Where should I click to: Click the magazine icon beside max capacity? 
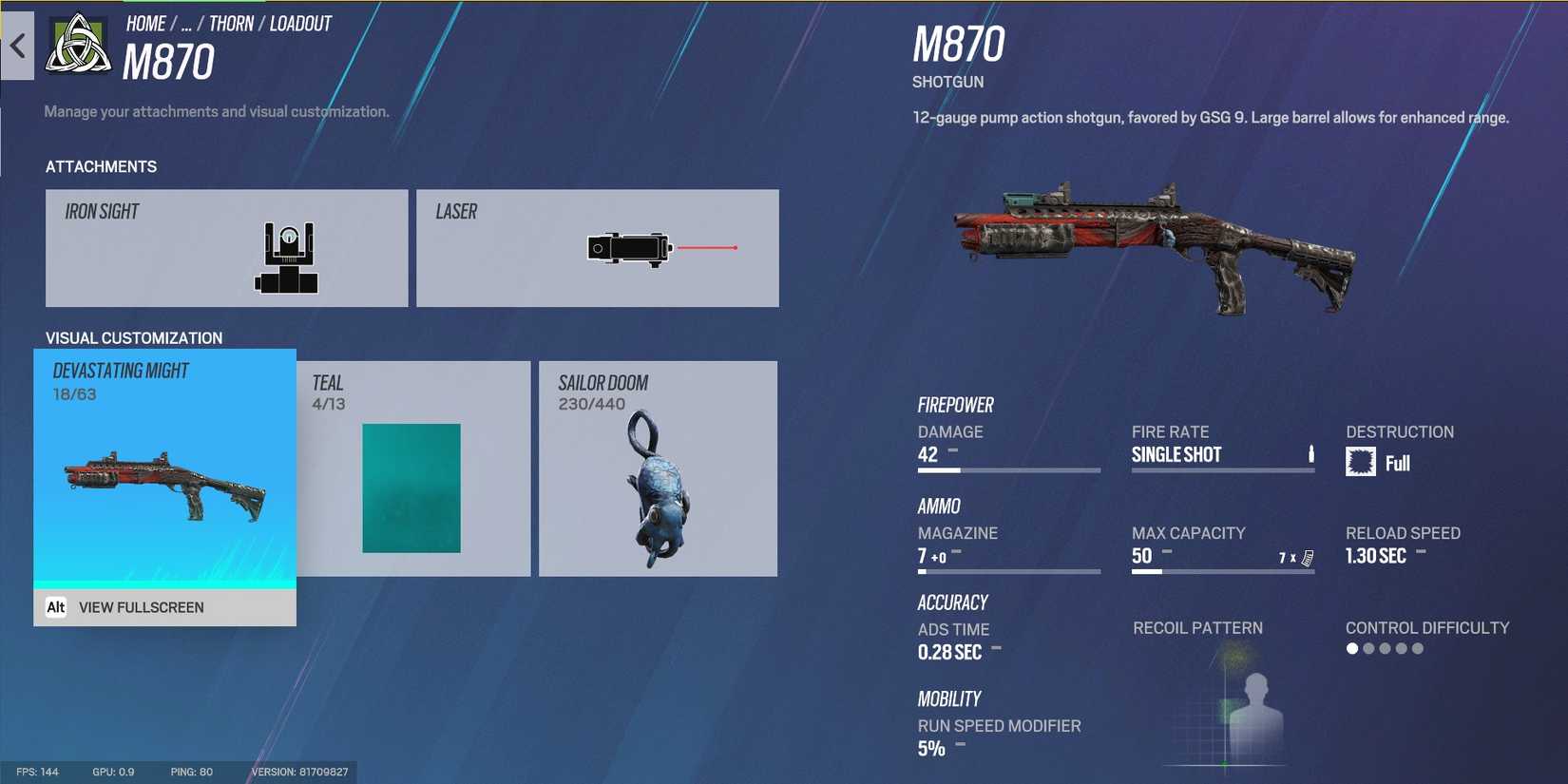[x=1306, y=556]
